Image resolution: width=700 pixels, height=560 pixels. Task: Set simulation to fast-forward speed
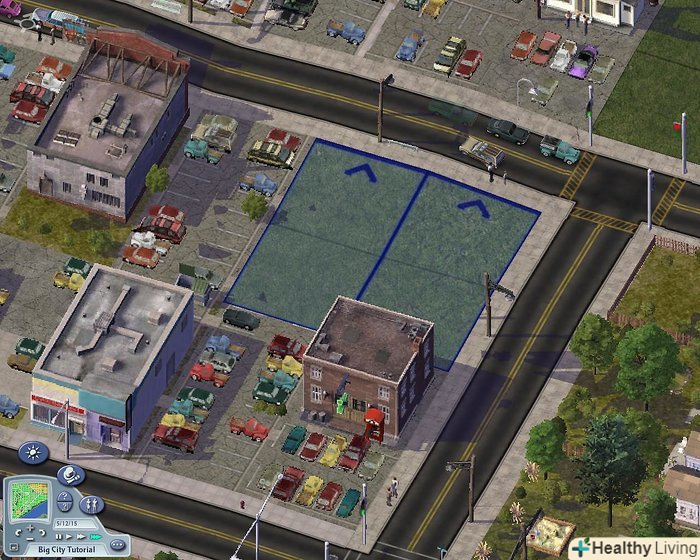81,537
